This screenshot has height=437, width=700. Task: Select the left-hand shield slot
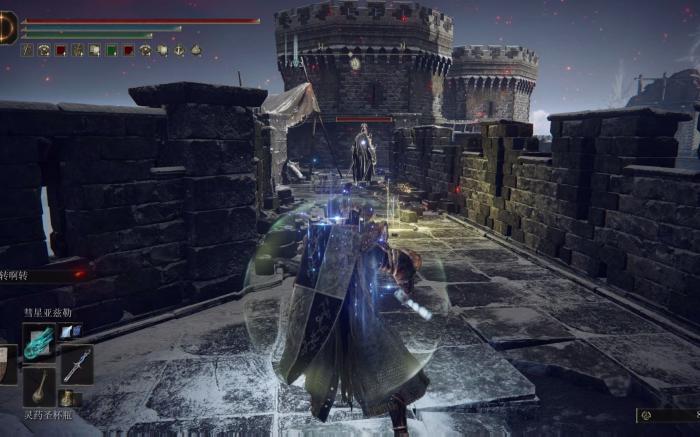coord(7,364)
